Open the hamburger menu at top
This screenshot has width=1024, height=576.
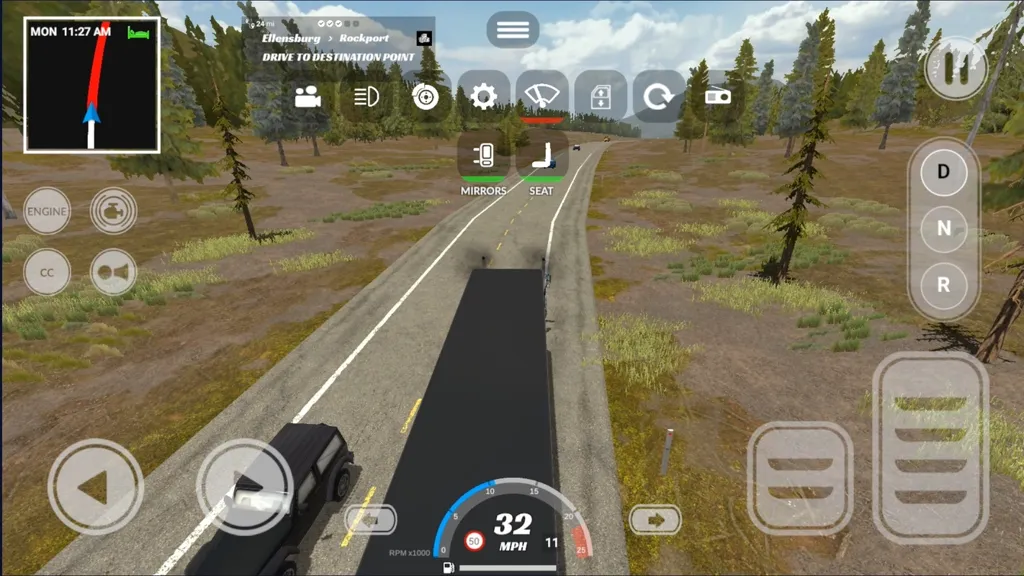pyautogui.click(x=513, y=30)
